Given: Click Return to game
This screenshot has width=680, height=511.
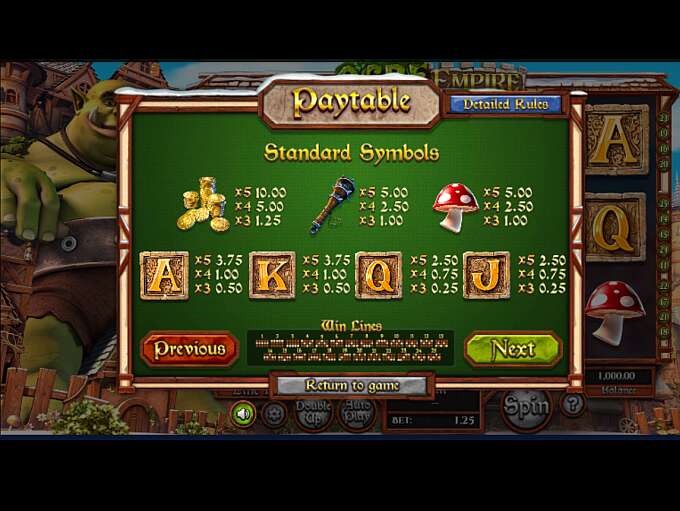Looking at the screenshot, I should coord(352,385).
